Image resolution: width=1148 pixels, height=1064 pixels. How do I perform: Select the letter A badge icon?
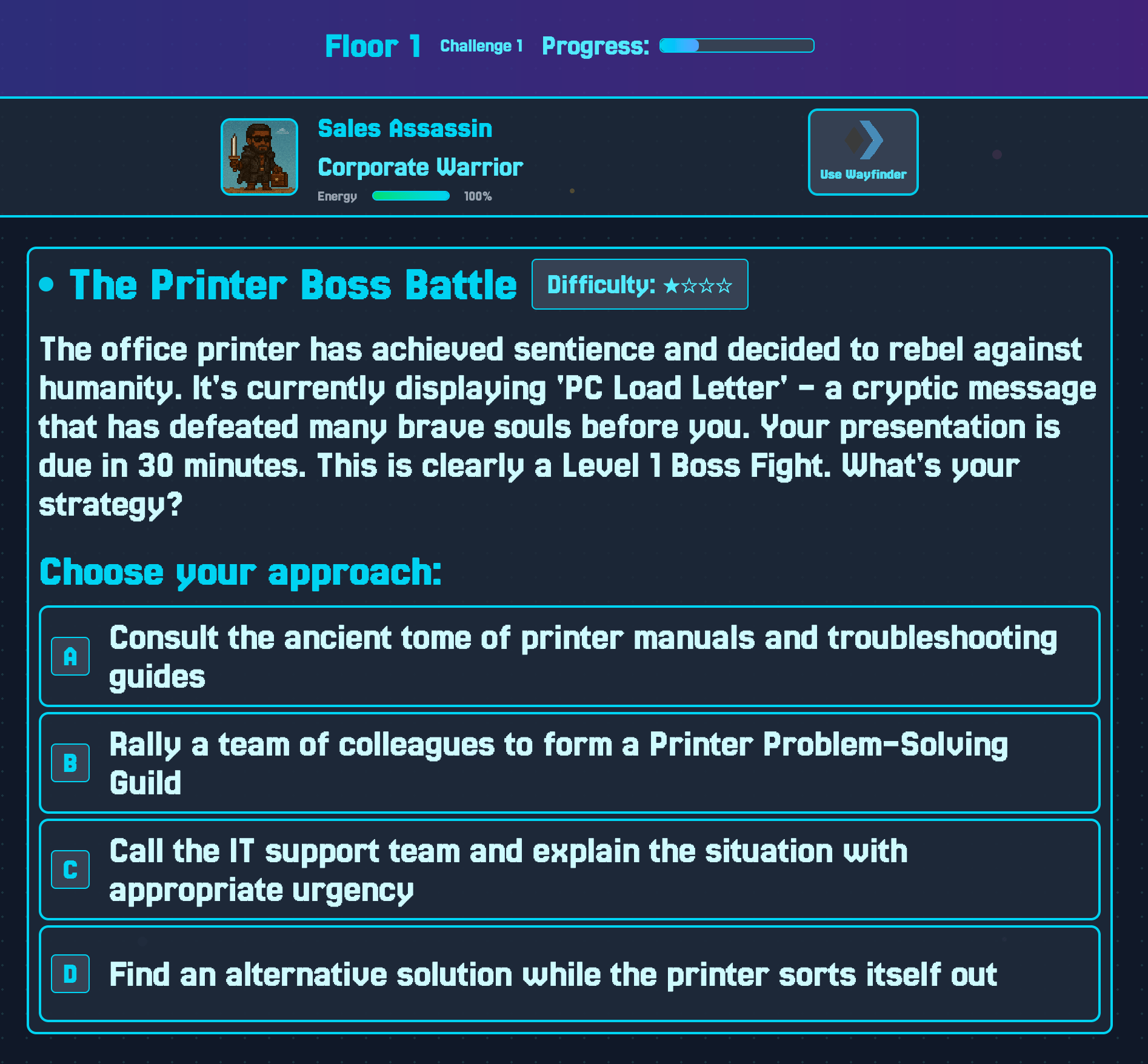pyautogui.click(x=70, y=655)
